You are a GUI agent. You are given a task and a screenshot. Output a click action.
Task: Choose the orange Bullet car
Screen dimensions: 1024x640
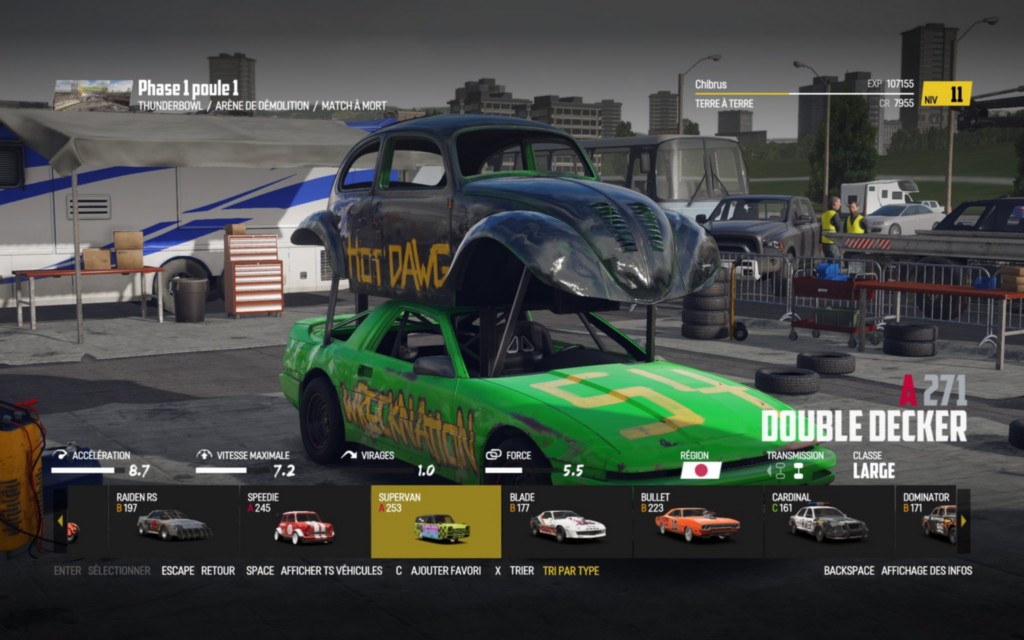(698, 521)
